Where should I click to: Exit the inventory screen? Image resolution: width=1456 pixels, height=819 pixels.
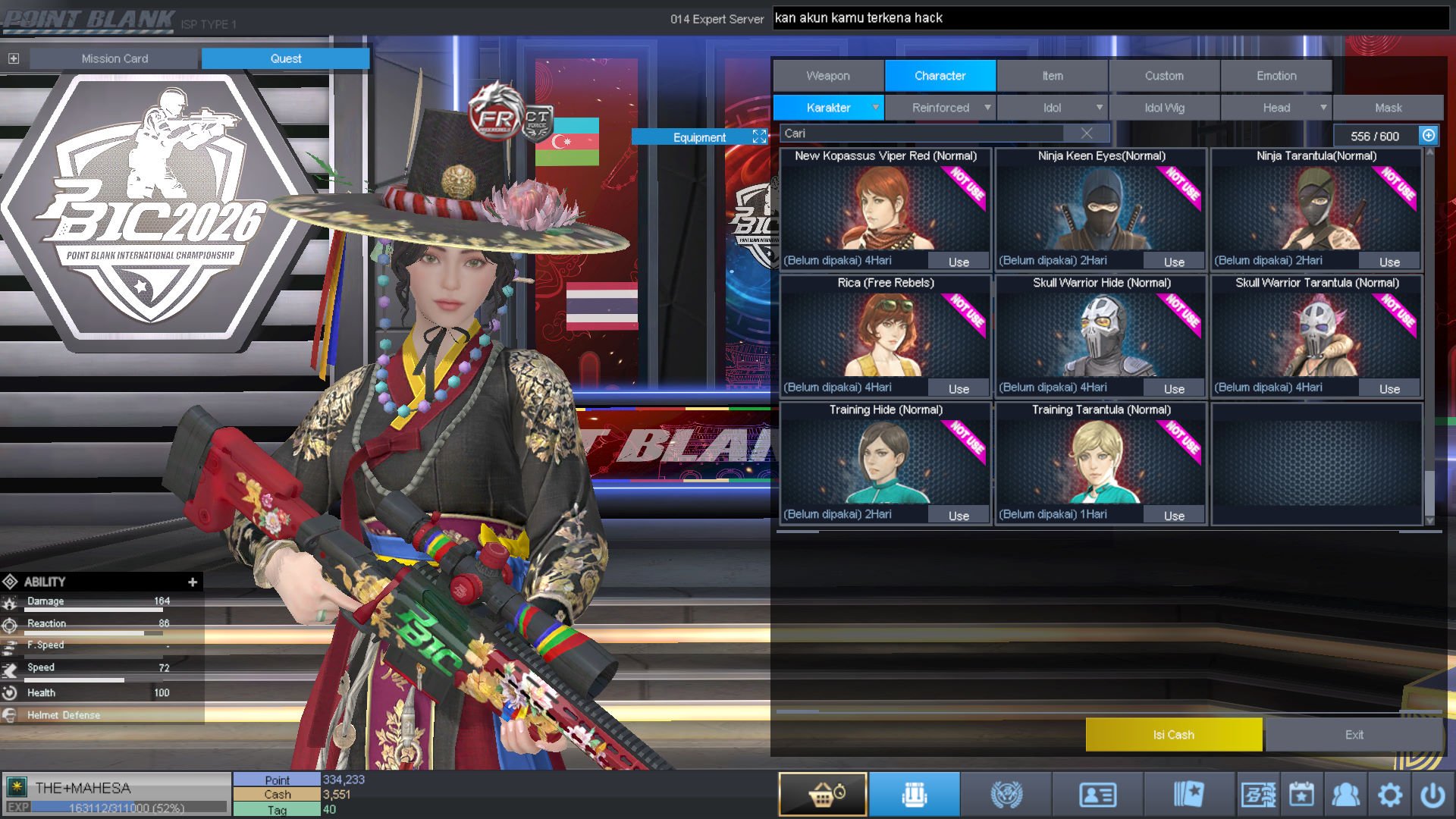[1354, 735]
